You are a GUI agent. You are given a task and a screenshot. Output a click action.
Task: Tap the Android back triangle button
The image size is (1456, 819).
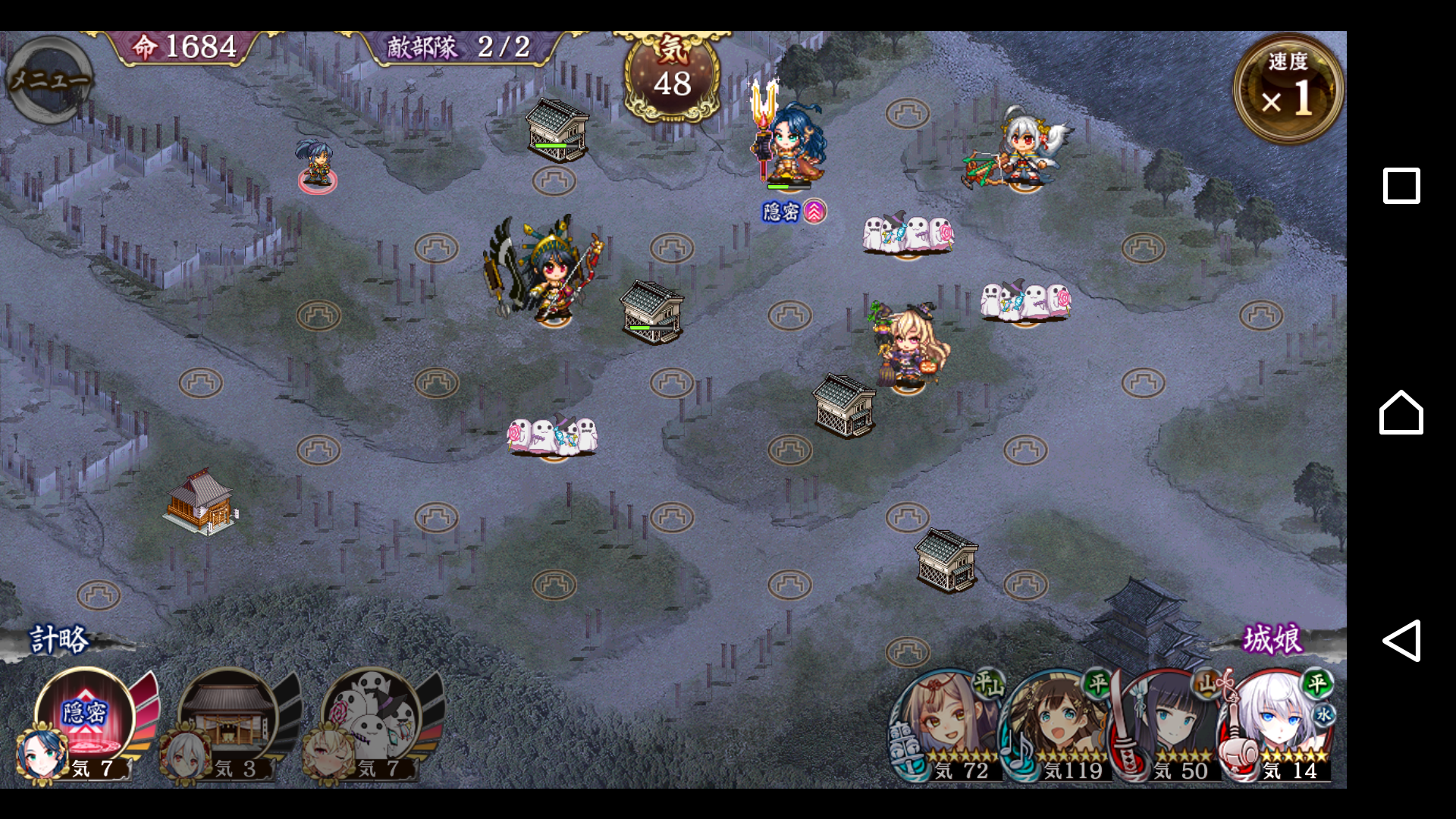pyautogui.click(x=1401, y=641)
